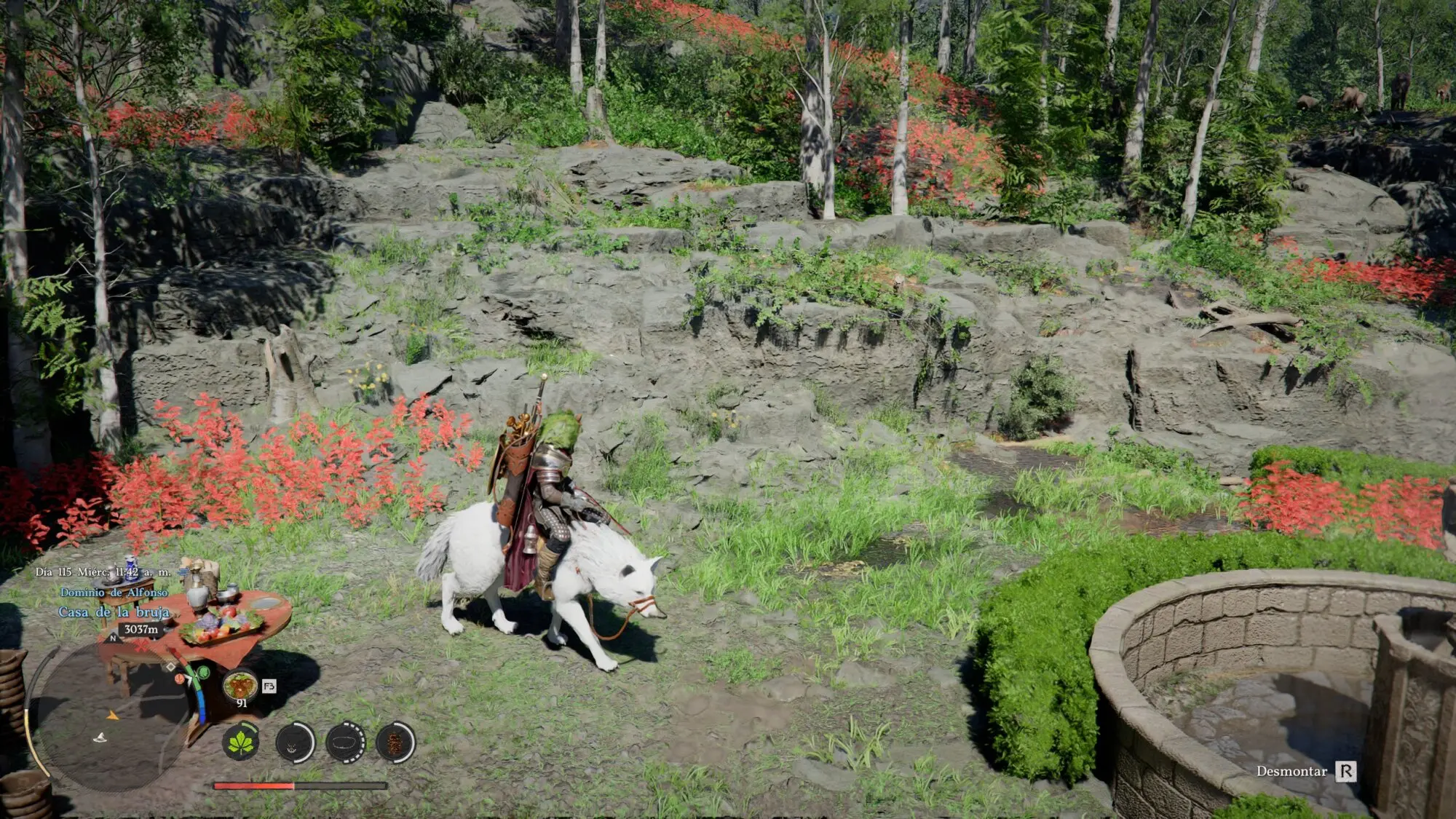Select the Casa de la bruja location label
Viewport: 1456px width, 819px height.
coord(114,612)
